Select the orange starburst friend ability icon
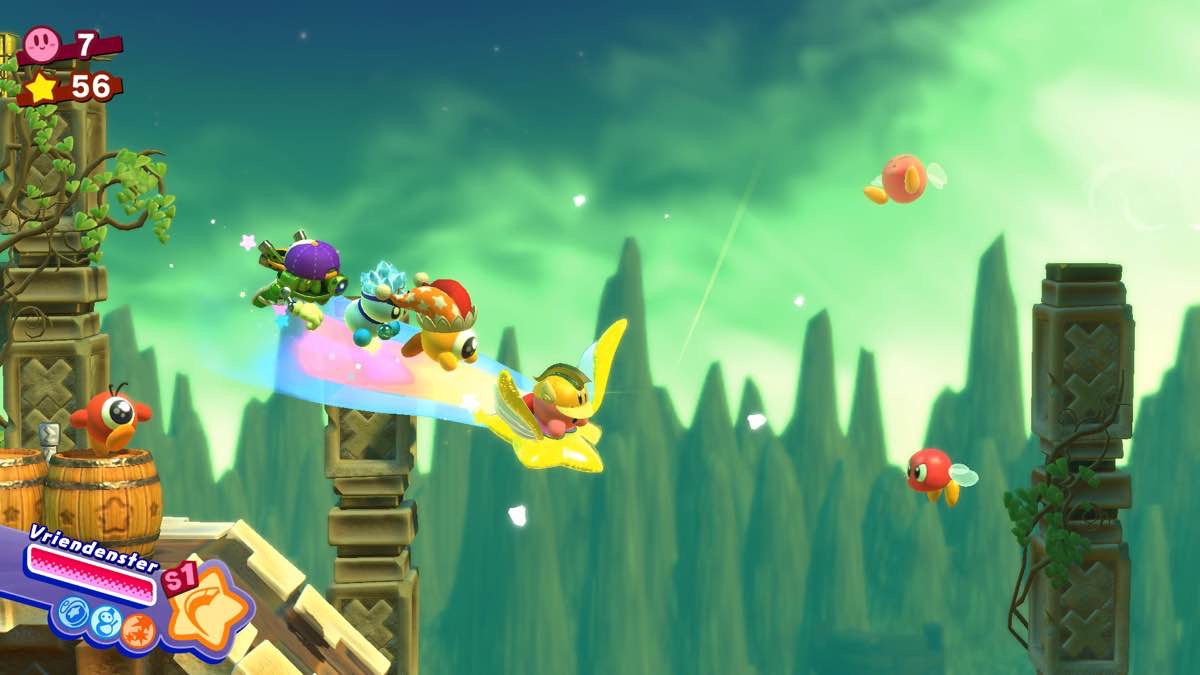Screen dimensions: 1200x675 [x=139, y=629]
